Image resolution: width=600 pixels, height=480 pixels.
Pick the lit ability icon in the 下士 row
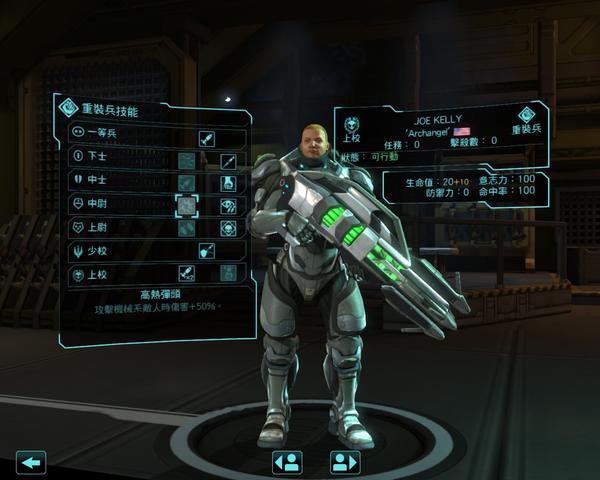coord(228,160)
